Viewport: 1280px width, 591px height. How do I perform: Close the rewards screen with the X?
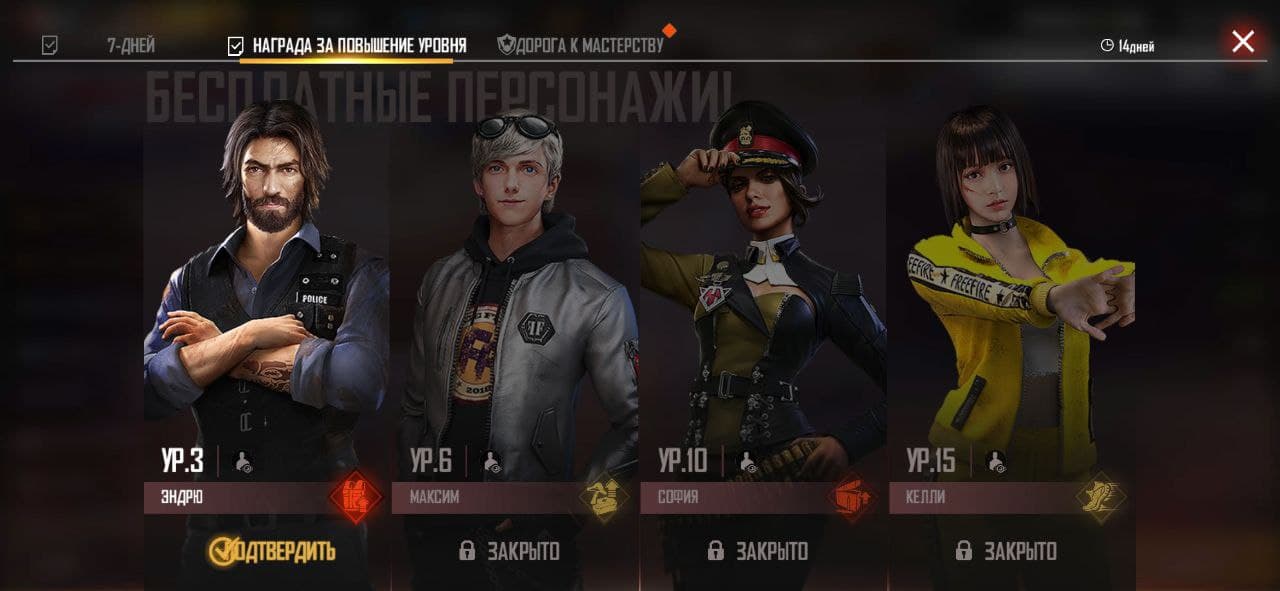(x=1243, y=41)
